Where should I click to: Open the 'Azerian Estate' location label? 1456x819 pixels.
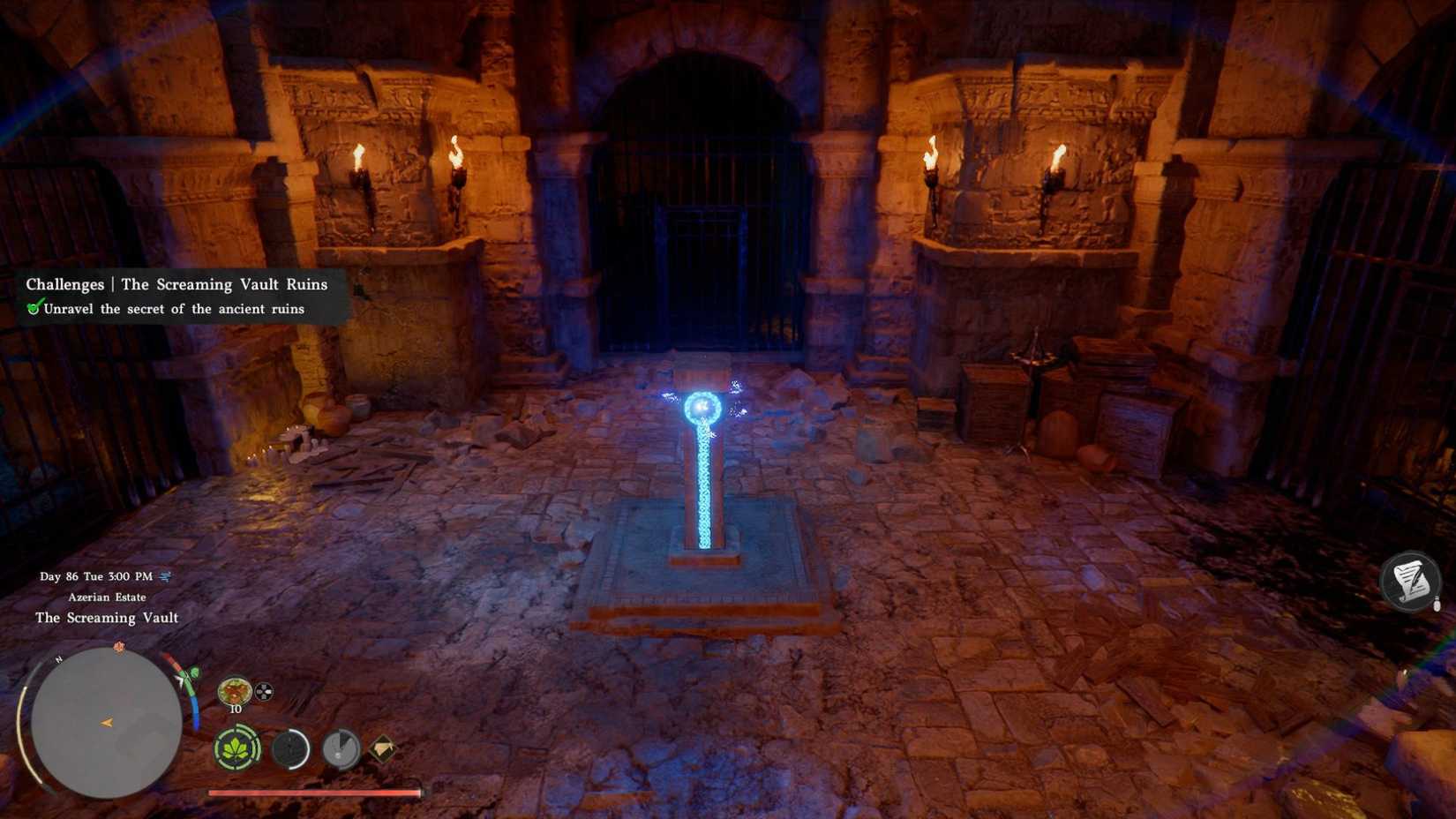pos(105,597)
